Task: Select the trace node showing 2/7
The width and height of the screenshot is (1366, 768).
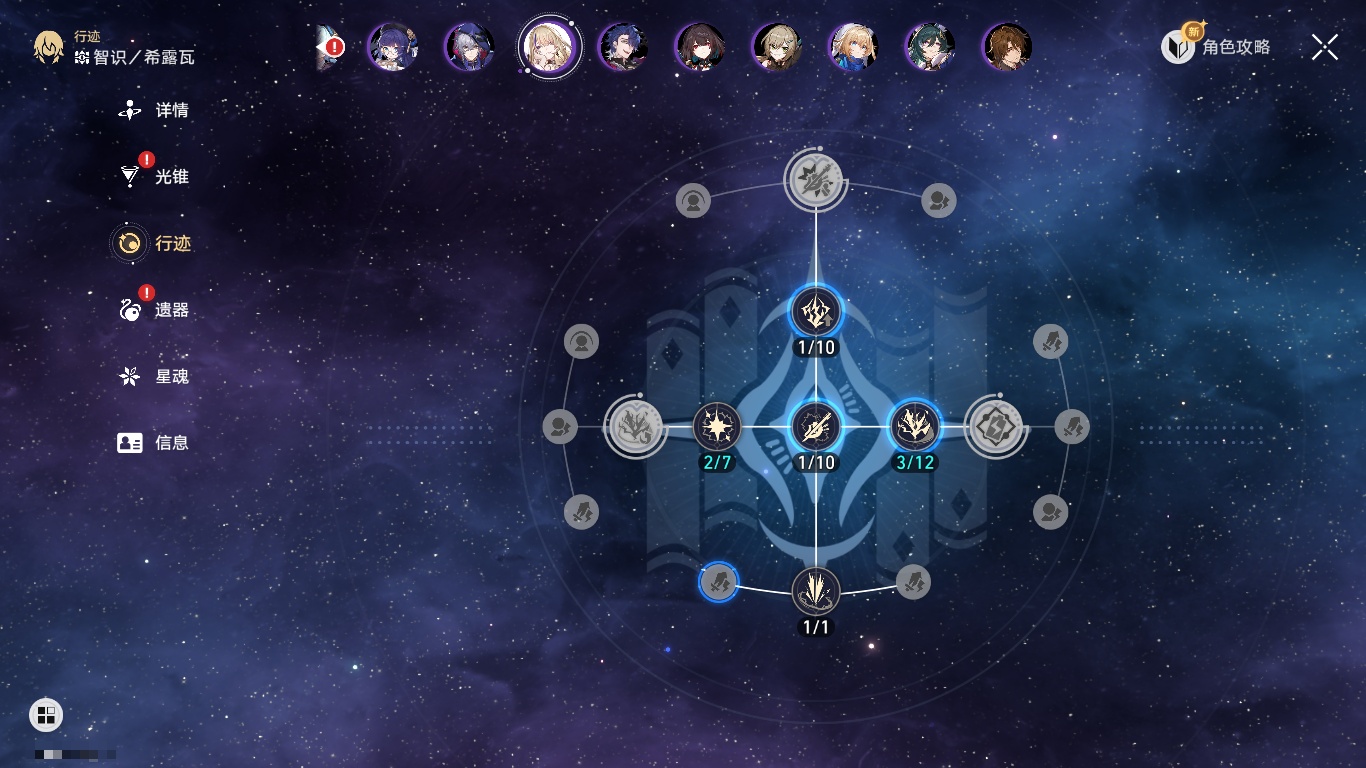Action: [717, 428]
